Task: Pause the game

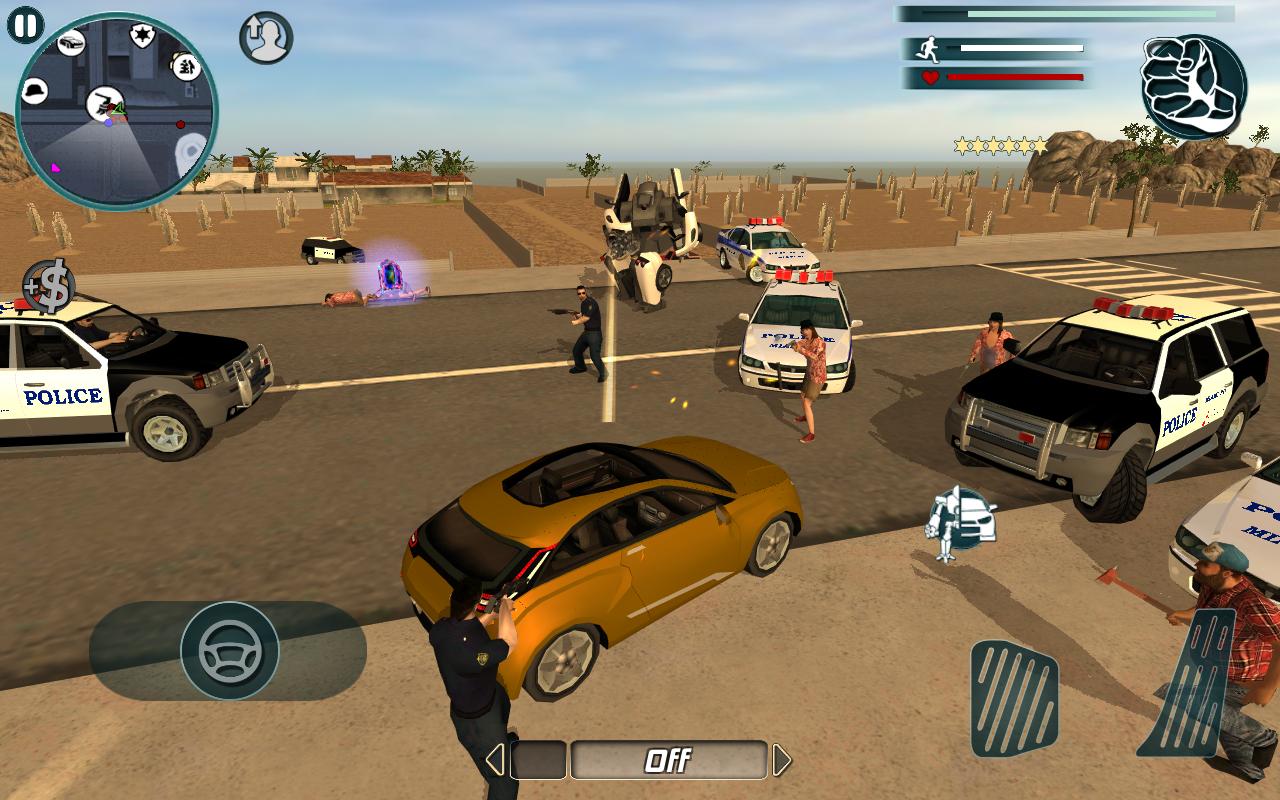Action: coord(25,25)
